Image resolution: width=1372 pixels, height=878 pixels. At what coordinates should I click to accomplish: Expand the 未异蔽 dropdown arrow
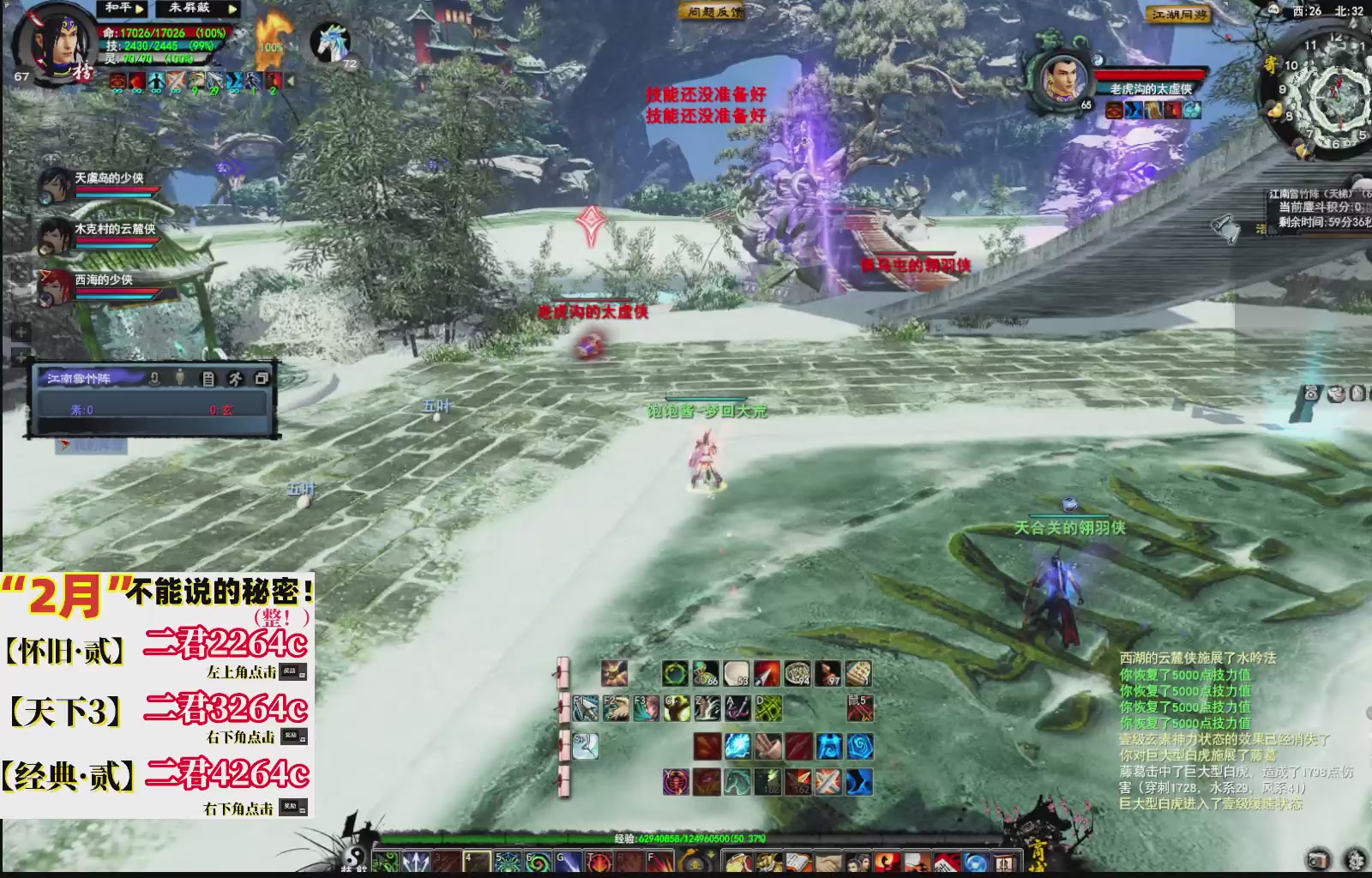pyautogui.click(x=232, y=9)
